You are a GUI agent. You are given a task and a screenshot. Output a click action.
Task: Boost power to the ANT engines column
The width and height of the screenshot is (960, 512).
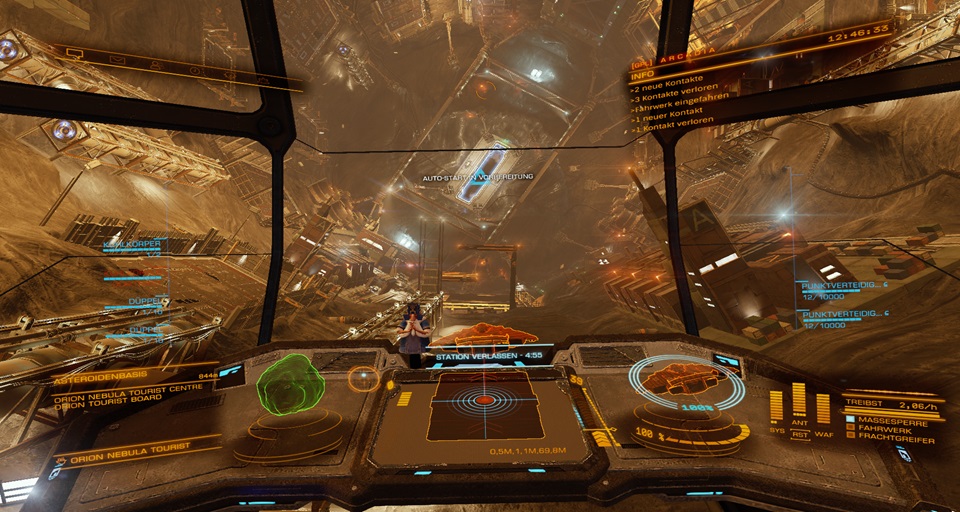(799, 402)
